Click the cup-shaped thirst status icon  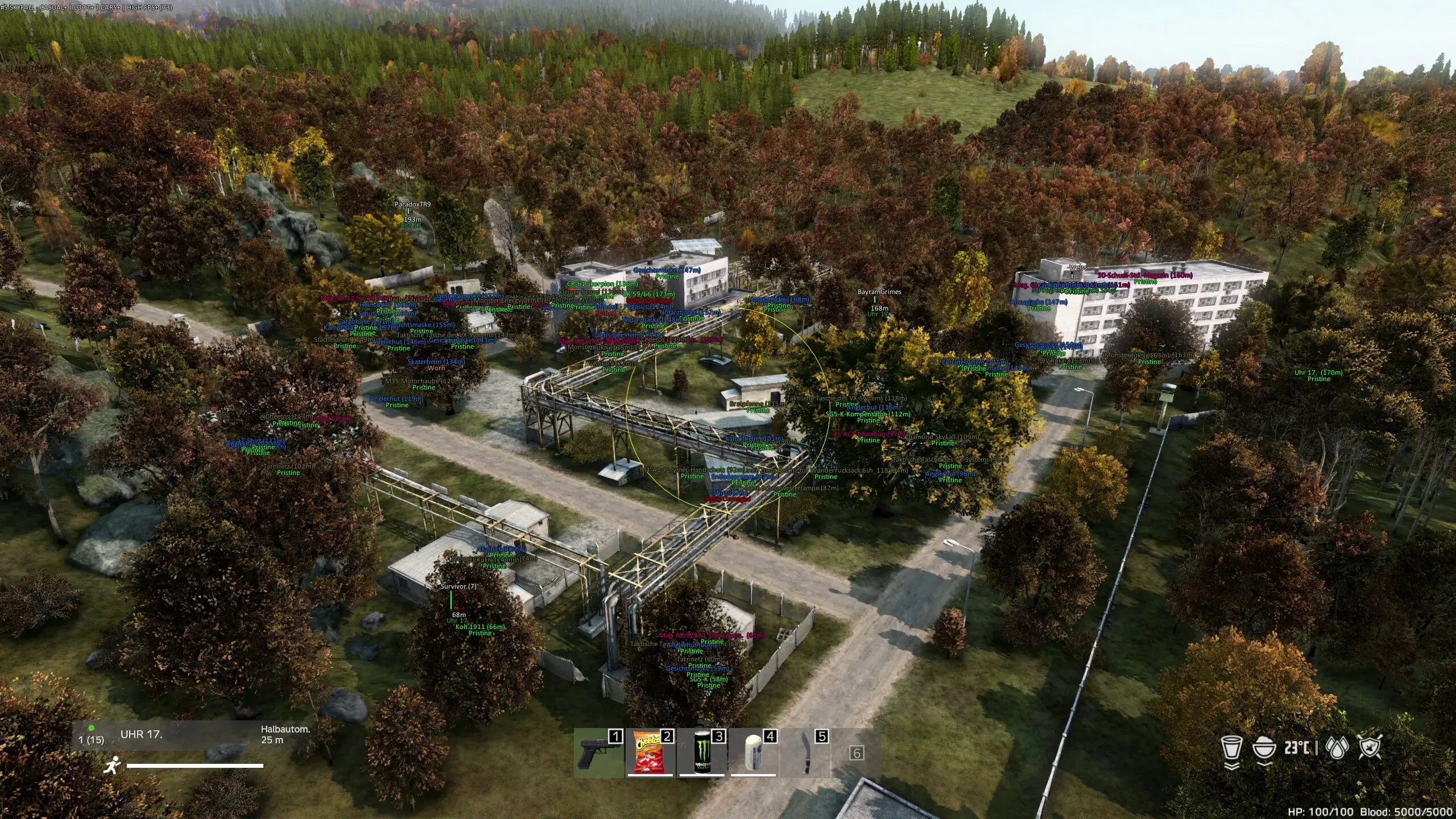[1231, 748]
